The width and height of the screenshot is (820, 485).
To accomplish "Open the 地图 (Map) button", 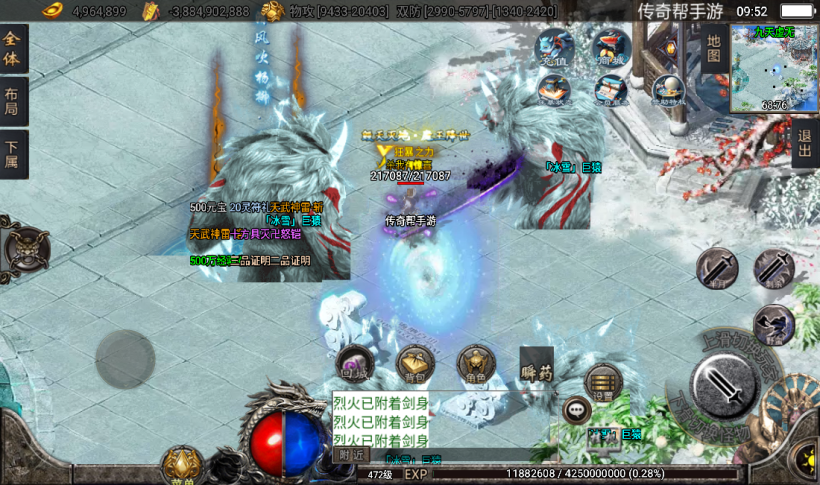I will pos(714,50).
